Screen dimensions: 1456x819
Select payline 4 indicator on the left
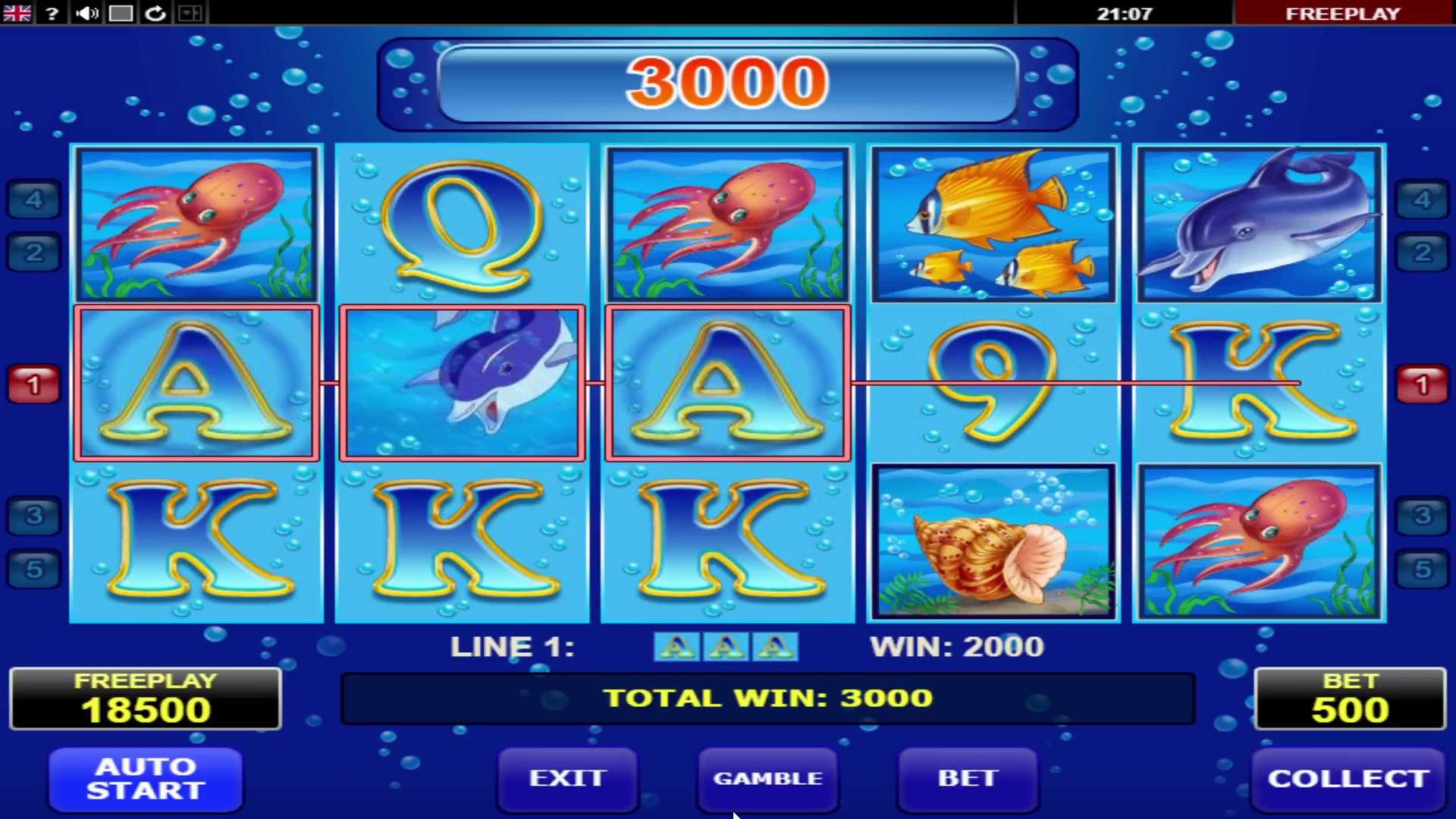click(x=32, y=199)
